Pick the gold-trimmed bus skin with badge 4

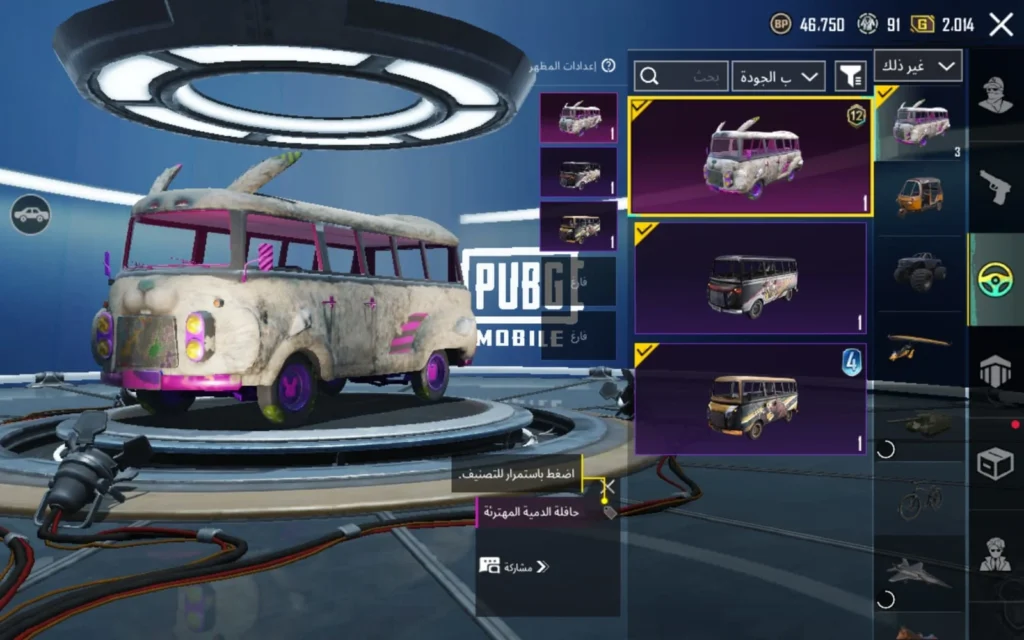(x=750, y=399)
